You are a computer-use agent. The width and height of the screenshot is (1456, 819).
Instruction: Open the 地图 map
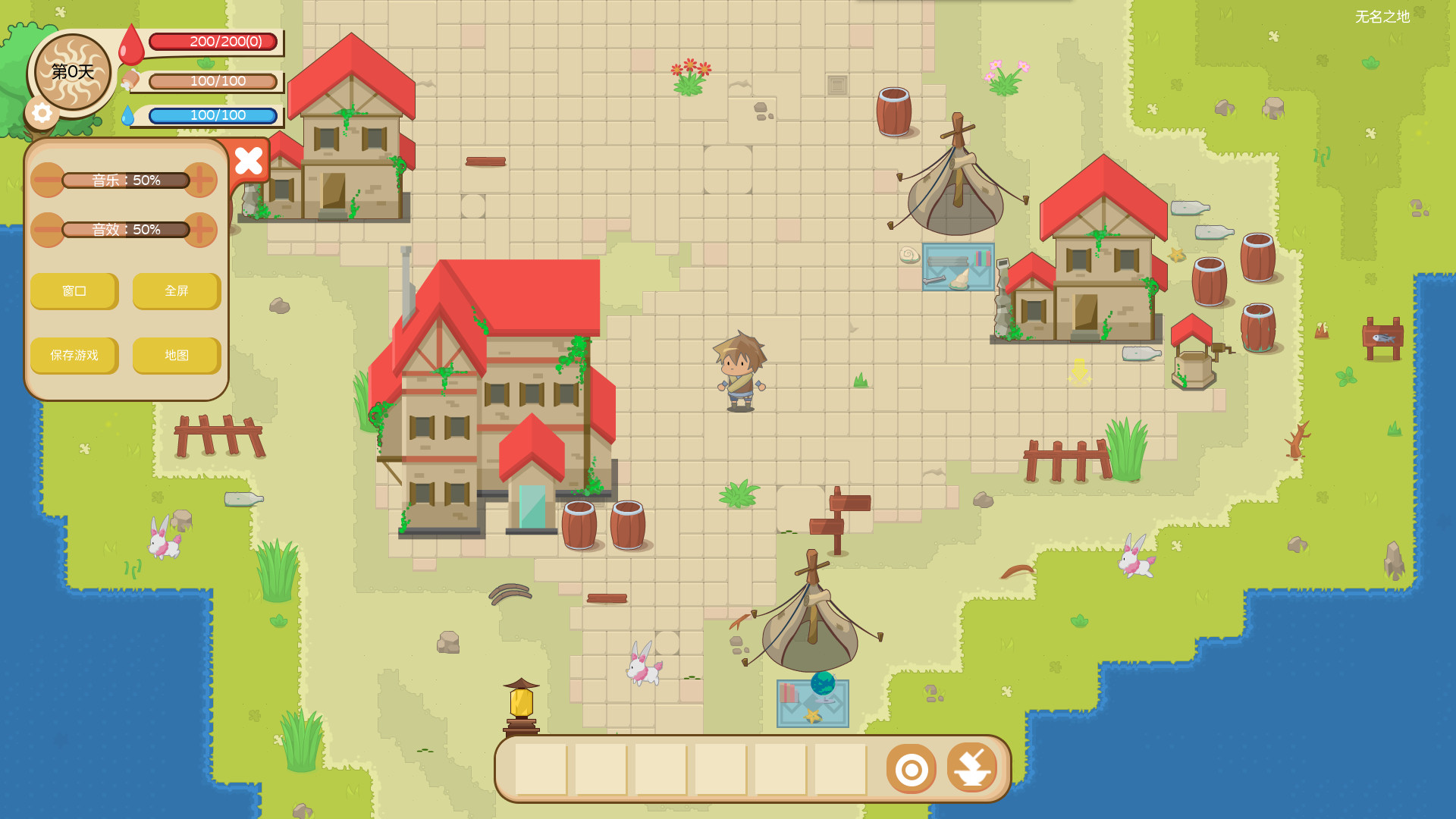[x=176, y=356]
